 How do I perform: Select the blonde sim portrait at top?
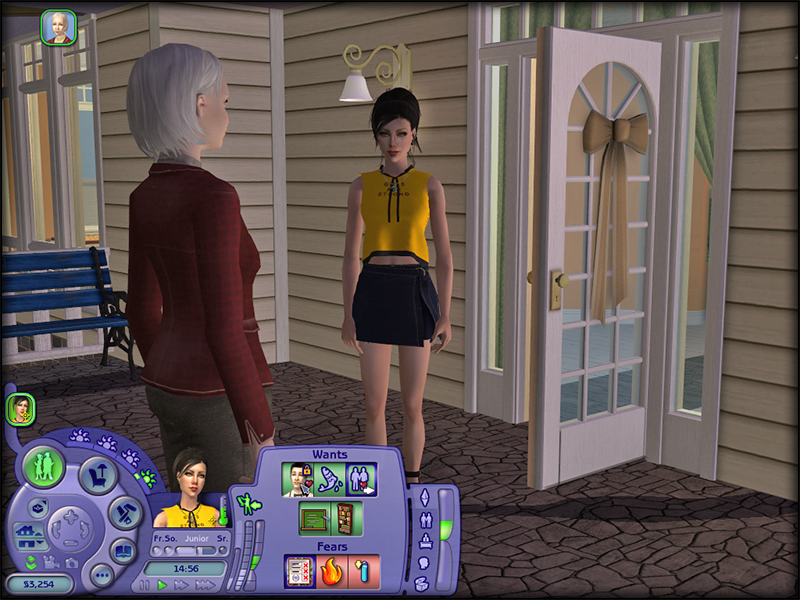(58, 27)
